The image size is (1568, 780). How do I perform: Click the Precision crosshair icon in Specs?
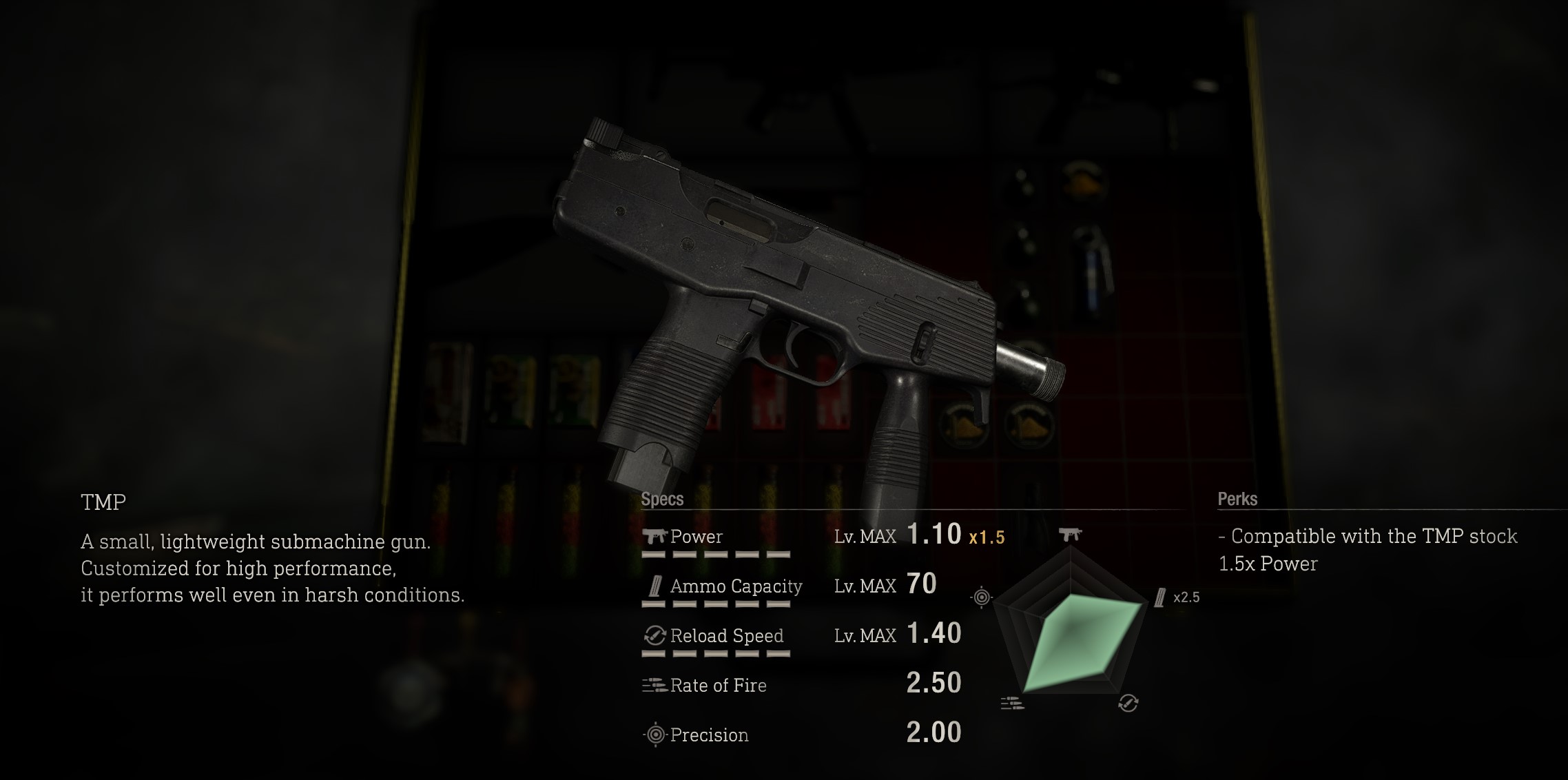(655, 735)
